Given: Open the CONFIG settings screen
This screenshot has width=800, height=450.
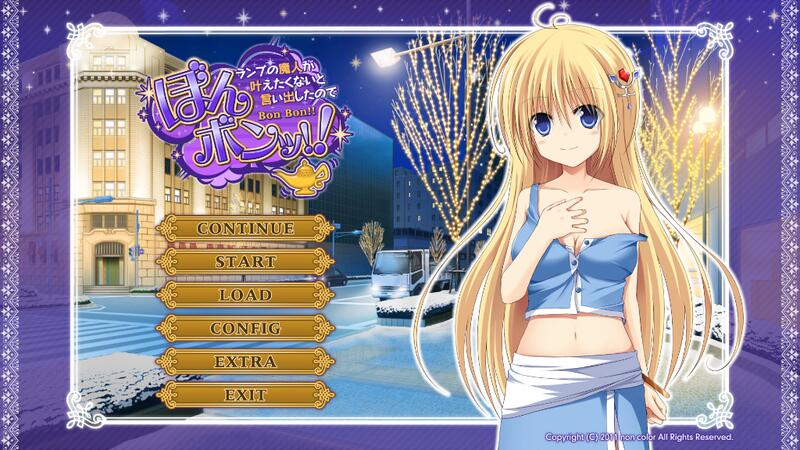Looking at the screenshot, I should click(x=245, y=327).
